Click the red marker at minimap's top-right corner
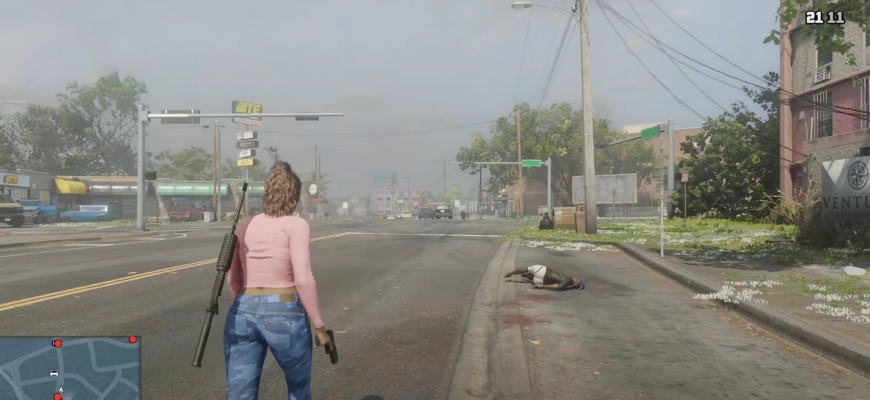The image size is (870, 400). [132, 340]
